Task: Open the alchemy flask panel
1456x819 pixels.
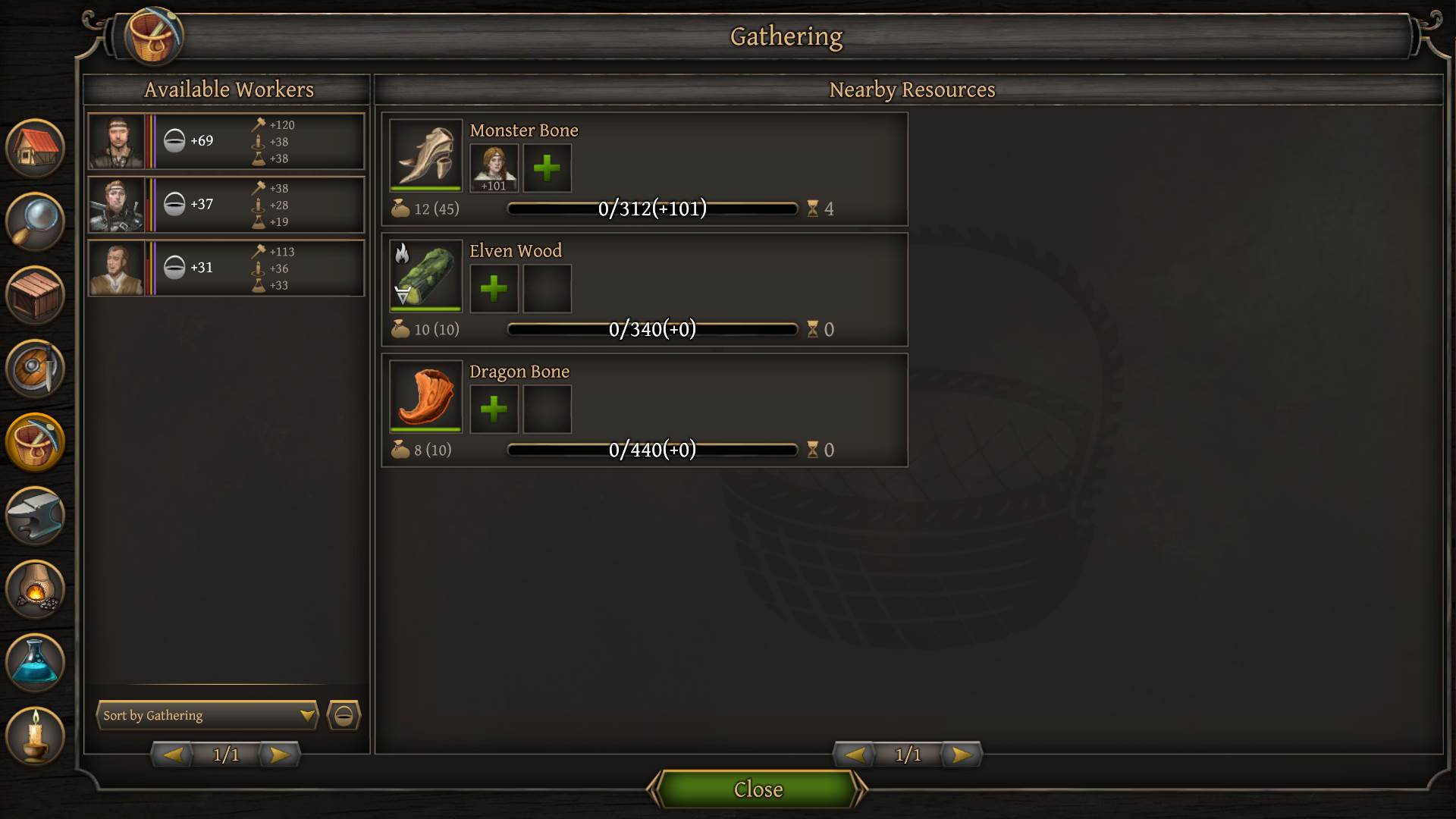Action: (35, 663)
